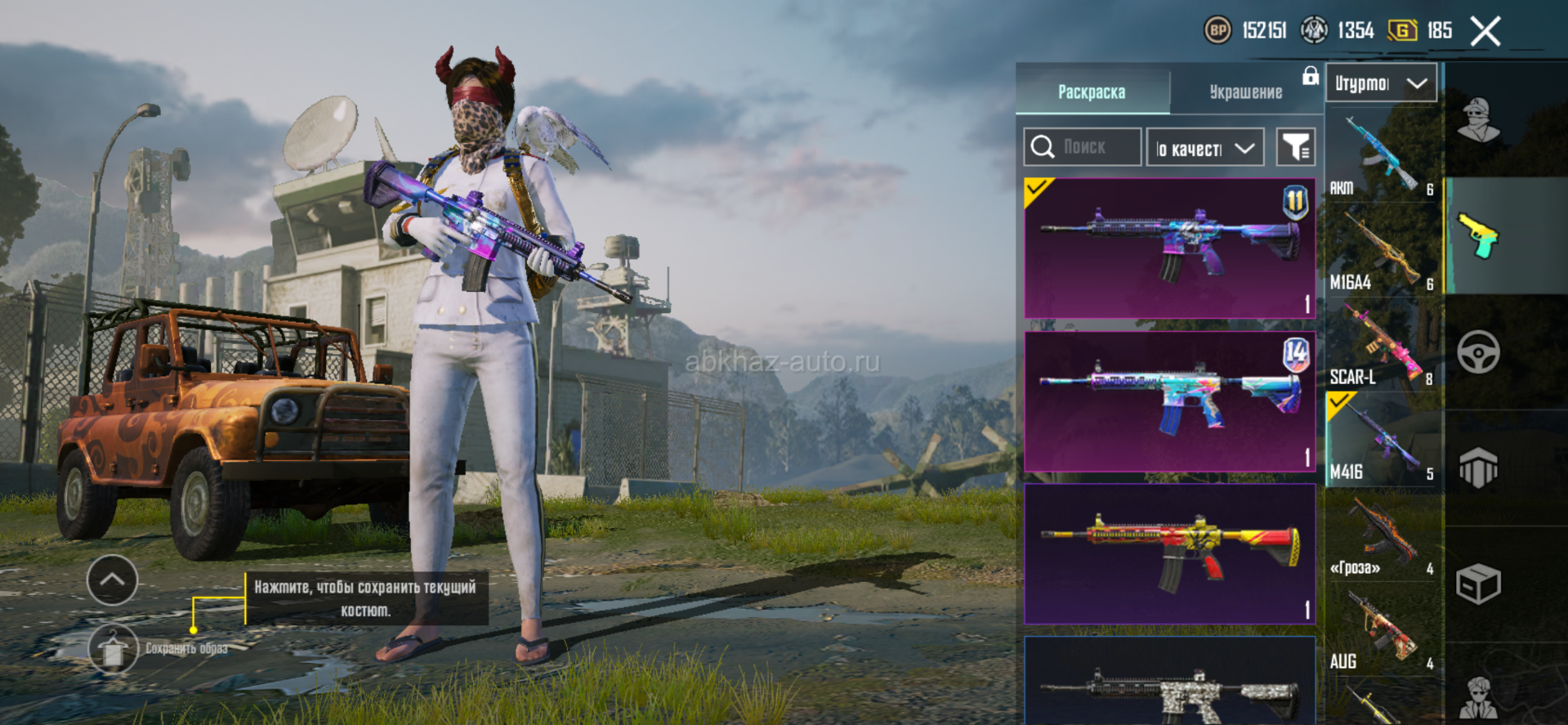The width and height of the screenshot is (1568, 725).
Task: Select the SCAR-L weapon entry
Action: (x=1383, y=347)
